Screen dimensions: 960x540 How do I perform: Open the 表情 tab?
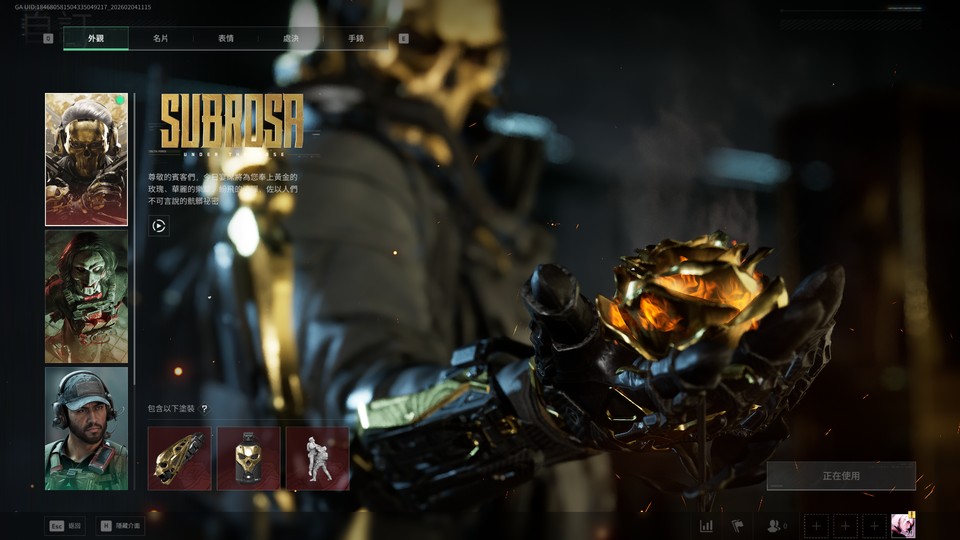click(225, 39)
